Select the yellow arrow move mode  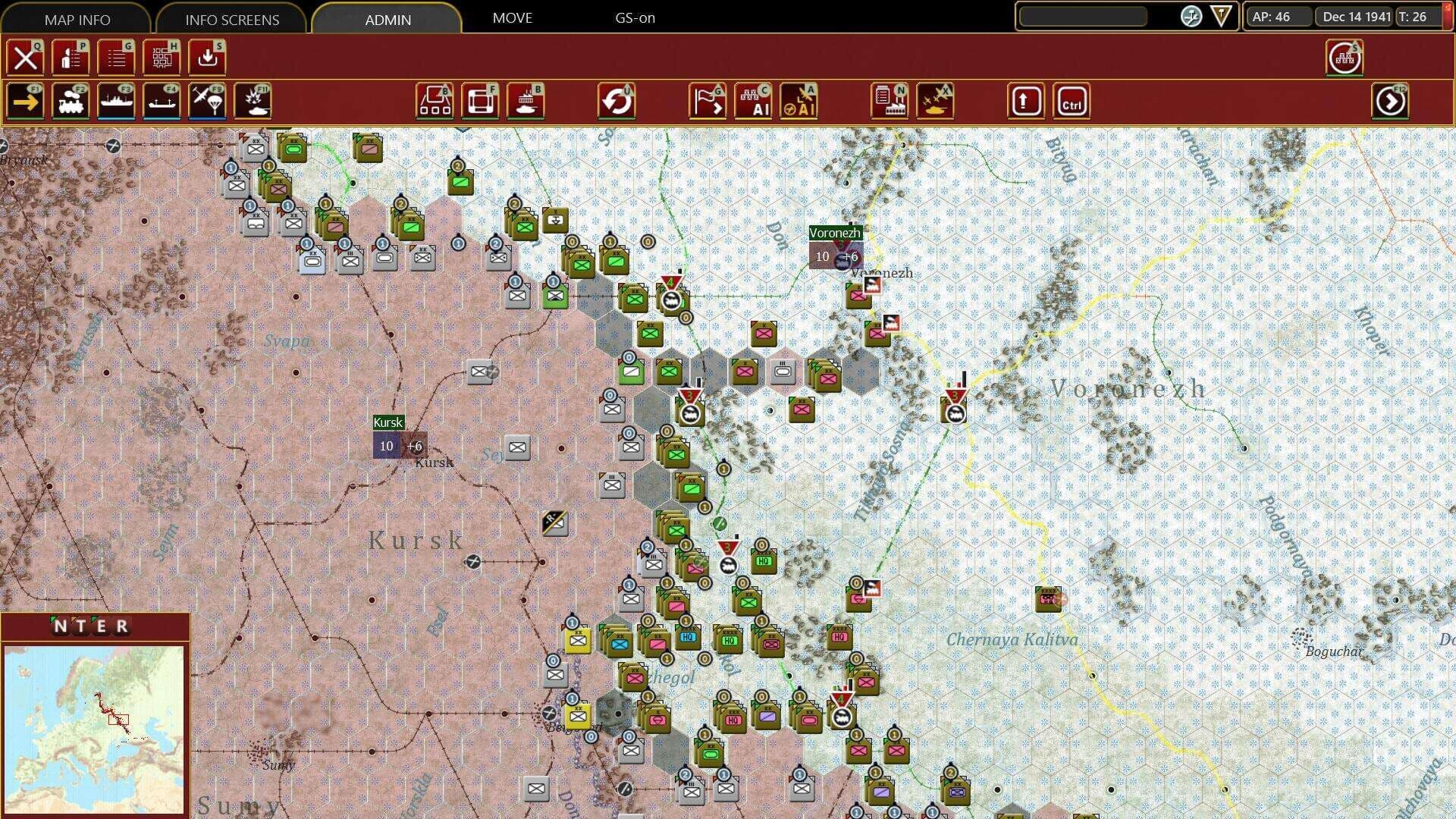click(x=26, y=102)
